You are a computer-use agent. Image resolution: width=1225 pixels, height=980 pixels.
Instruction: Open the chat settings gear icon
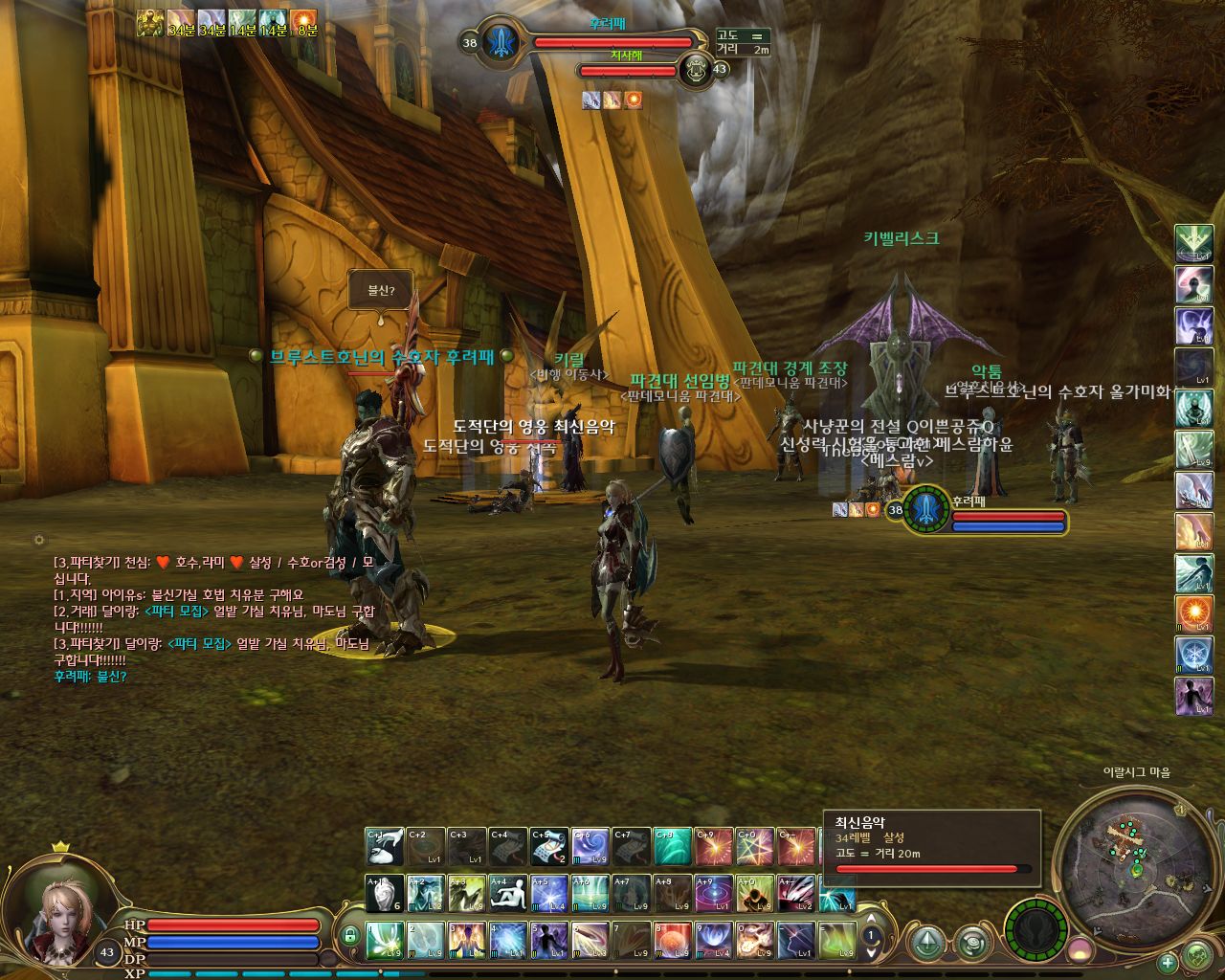[x=39, y=541]
